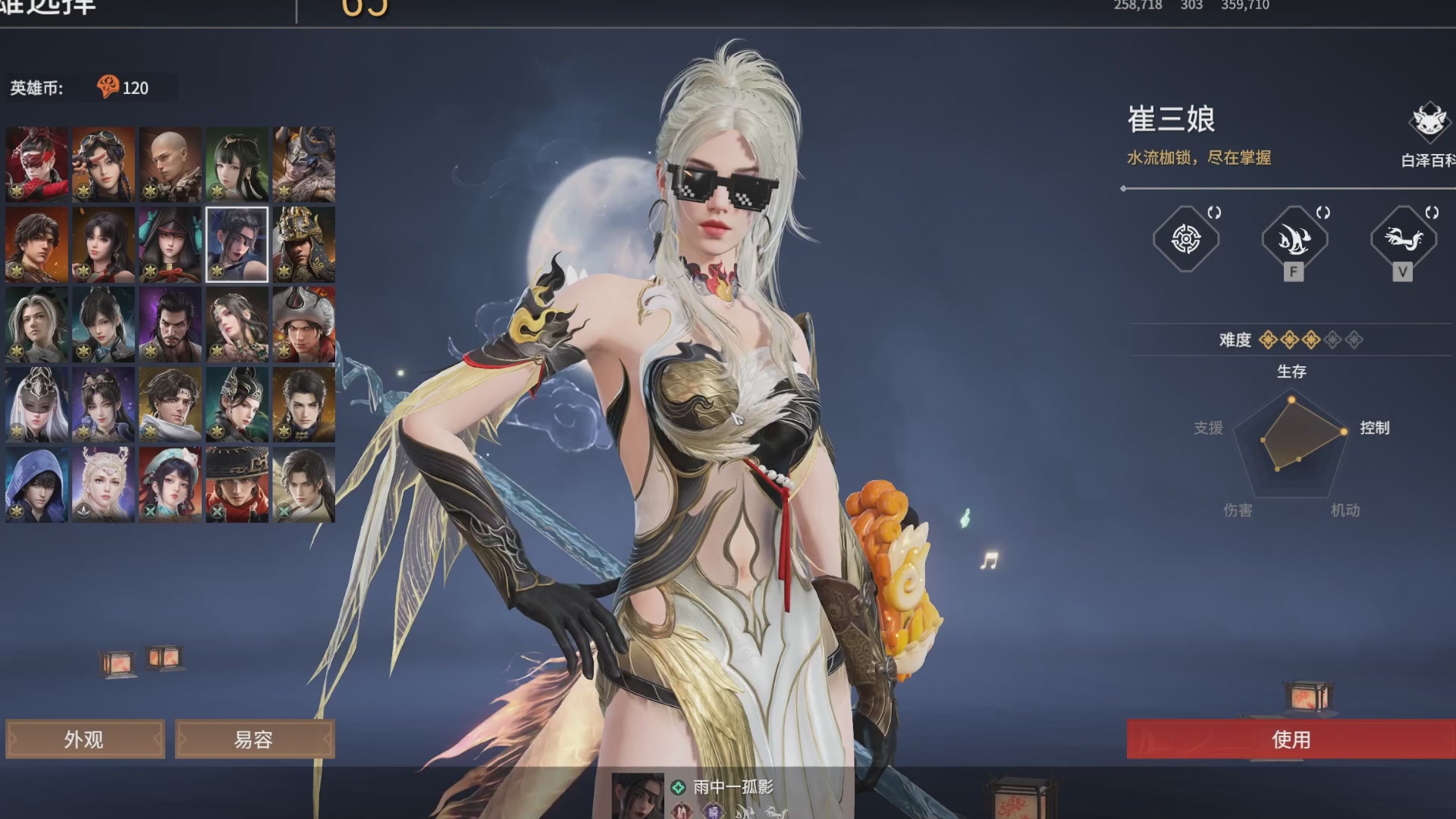Screen dimensions: 1456x819
Task: Select the red-masked hero portrait
Action: tap(37, 164)
